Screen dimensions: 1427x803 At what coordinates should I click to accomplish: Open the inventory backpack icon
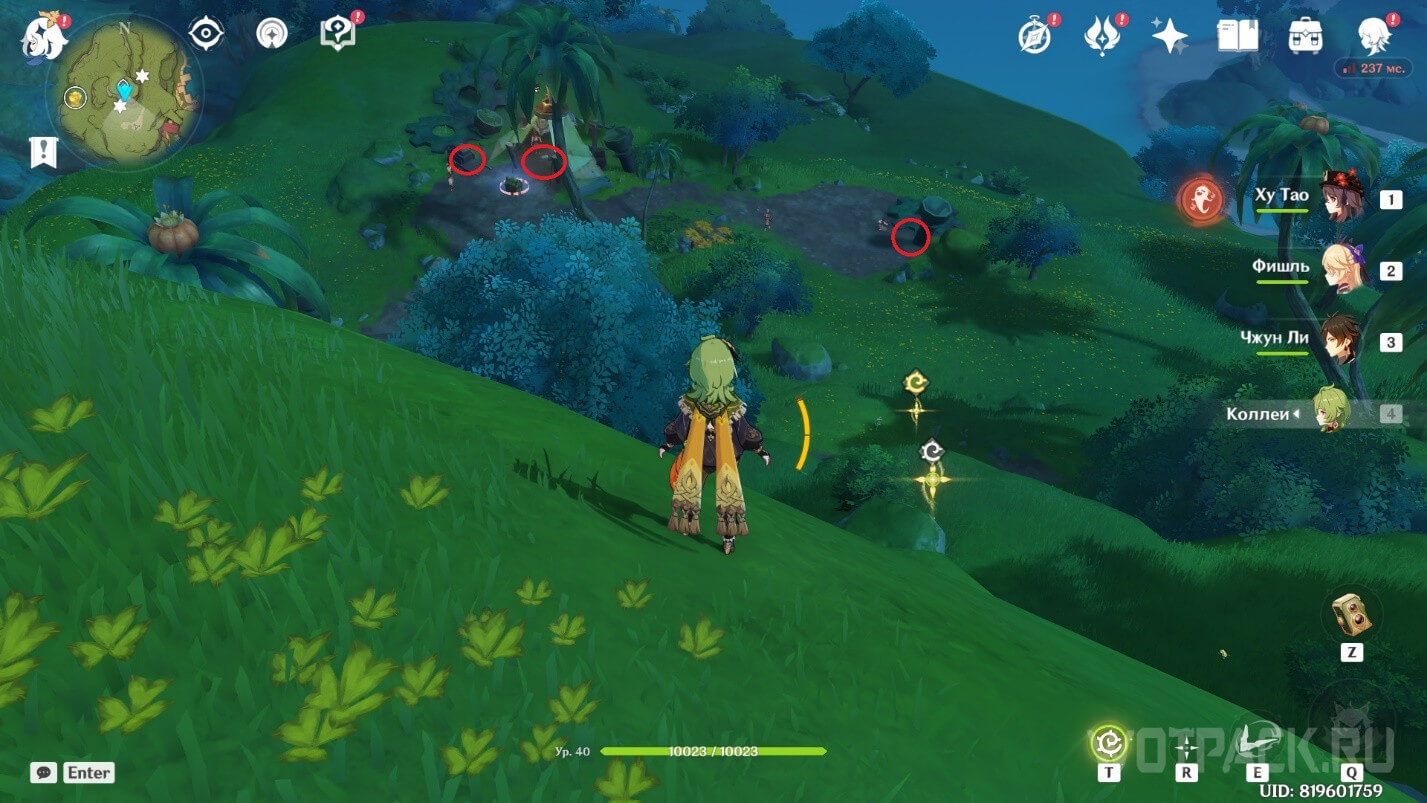(1306, 36)
